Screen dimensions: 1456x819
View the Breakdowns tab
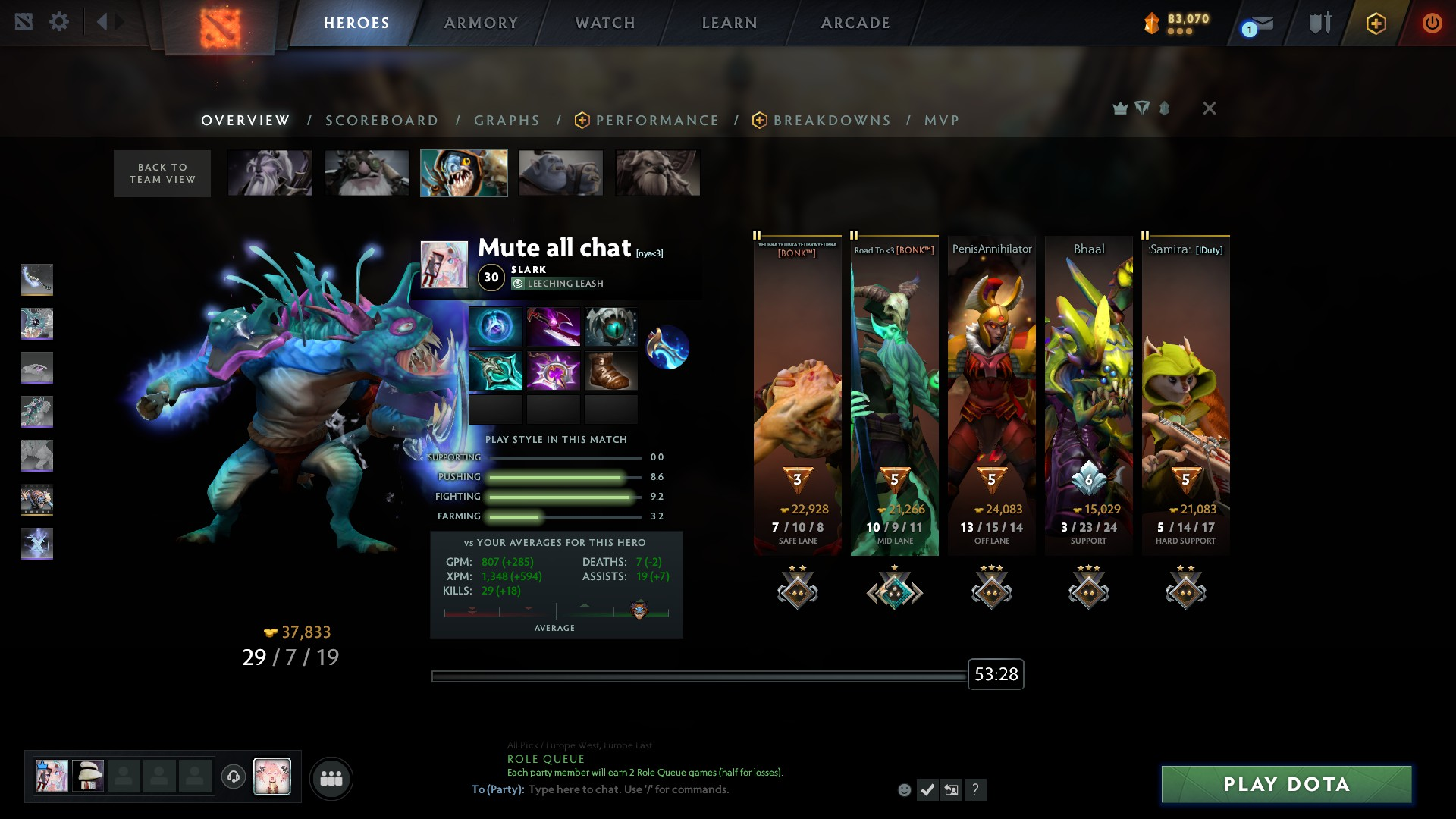click(832, 121)
